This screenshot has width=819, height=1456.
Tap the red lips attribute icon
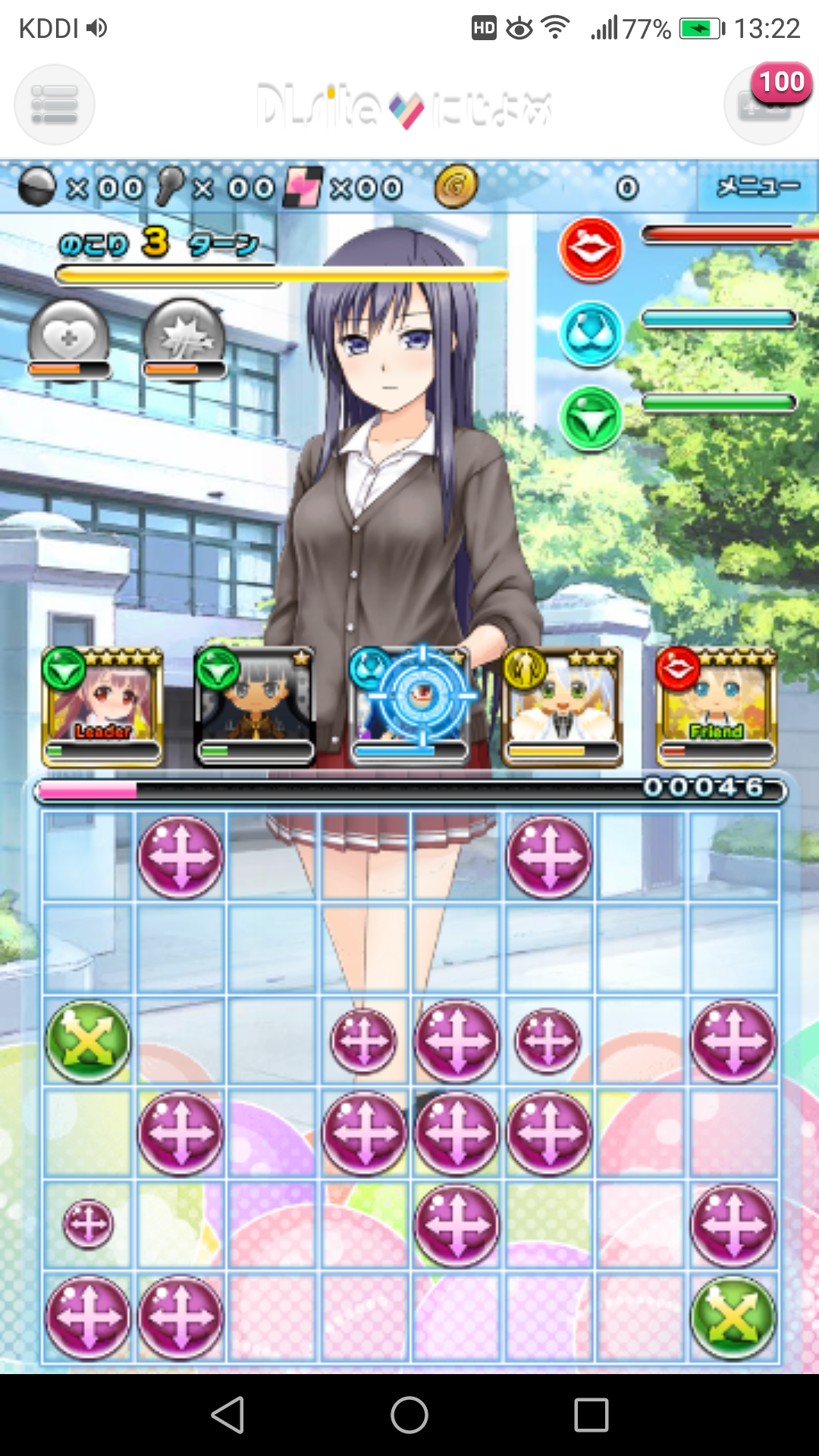click(591, 248)
